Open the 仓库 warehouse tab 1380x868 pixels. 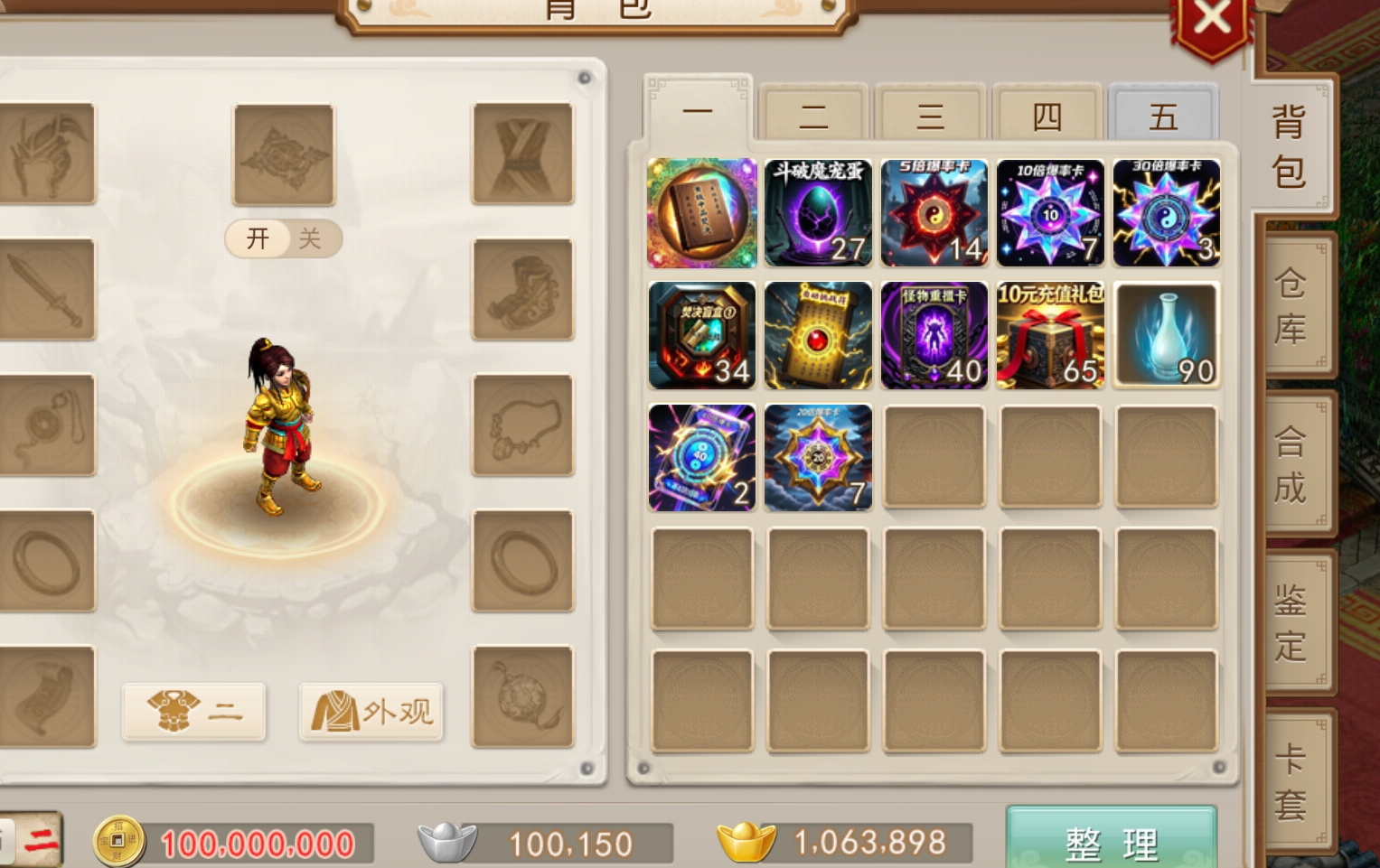[x=1291, y=307]
